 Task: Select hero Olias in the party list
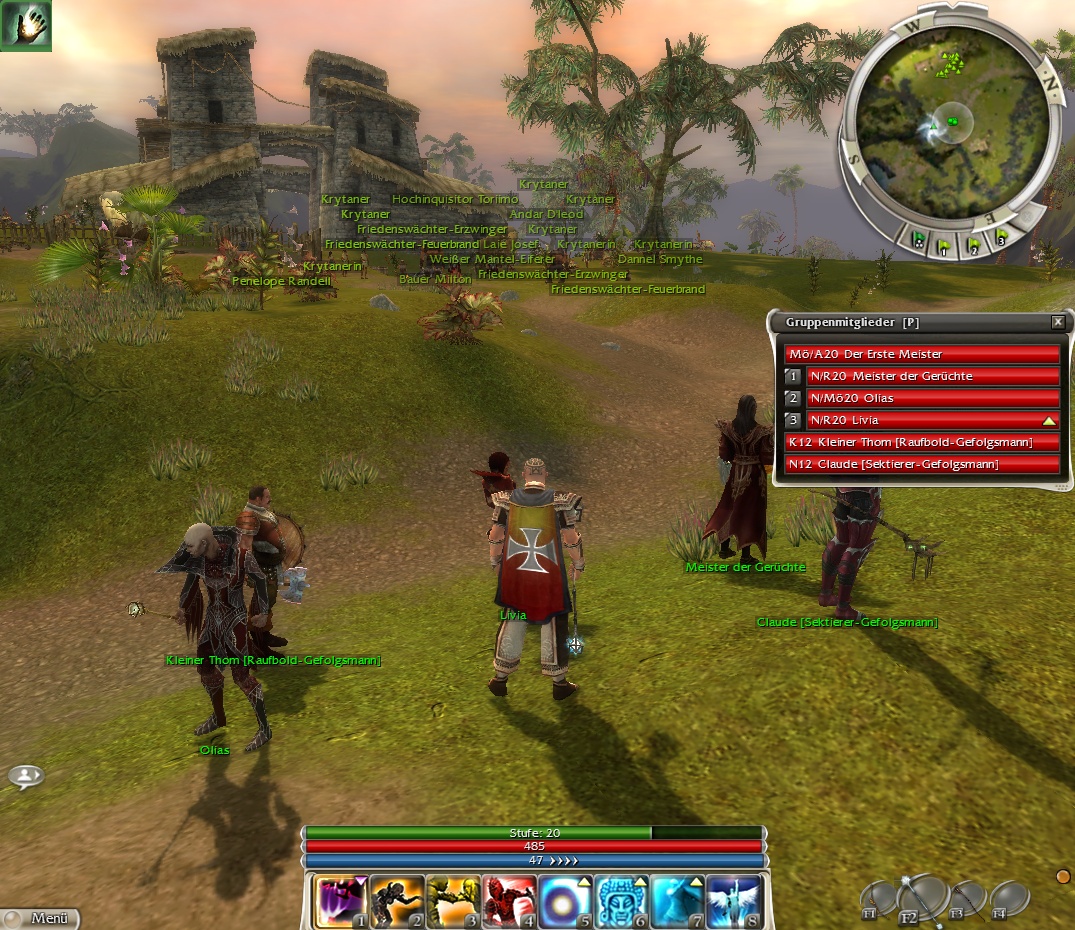pos(932,398)
